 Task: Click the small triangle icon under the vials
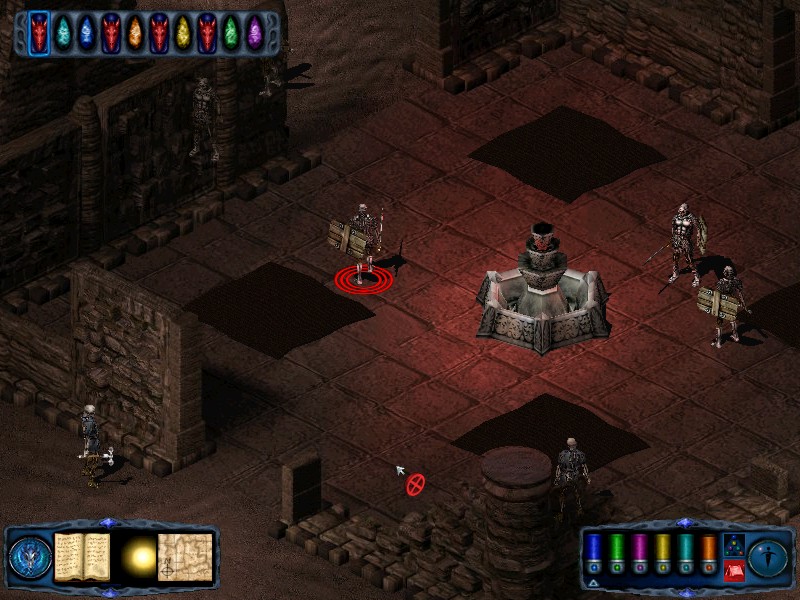[593, 582]
